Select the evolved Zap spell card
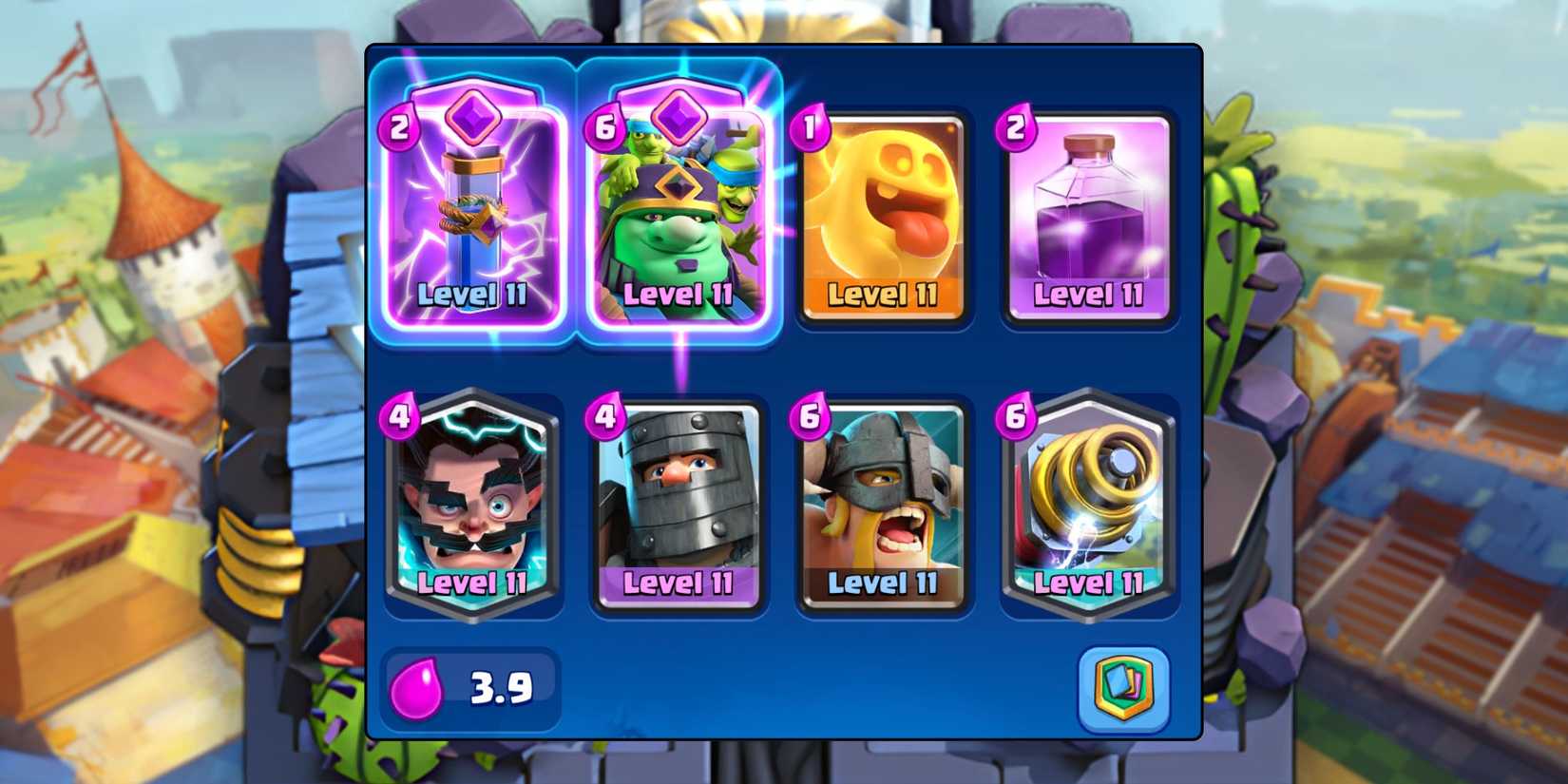The image size is (1568, 784). coord(475,209)
